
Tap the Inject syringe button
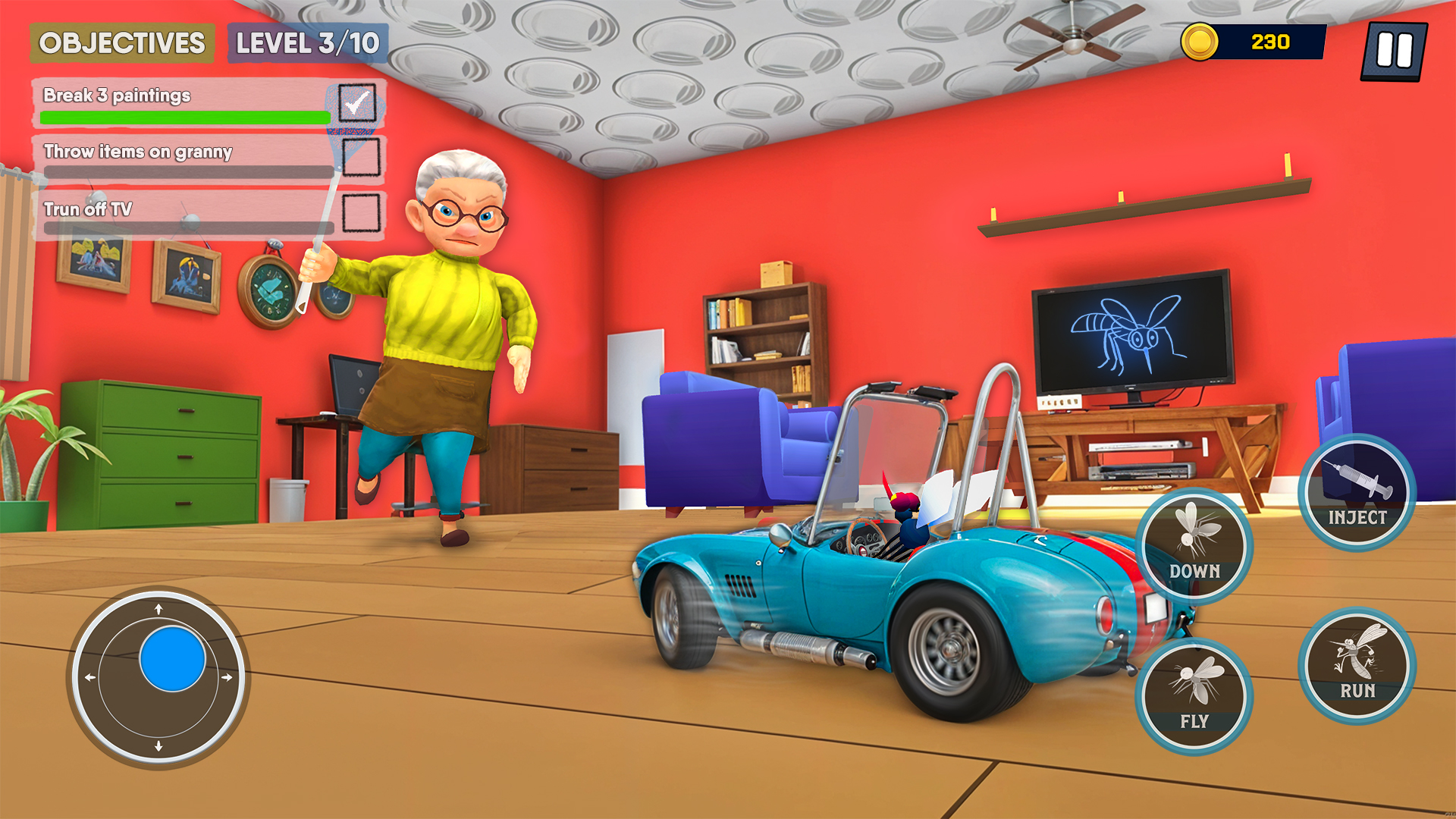1357,493
